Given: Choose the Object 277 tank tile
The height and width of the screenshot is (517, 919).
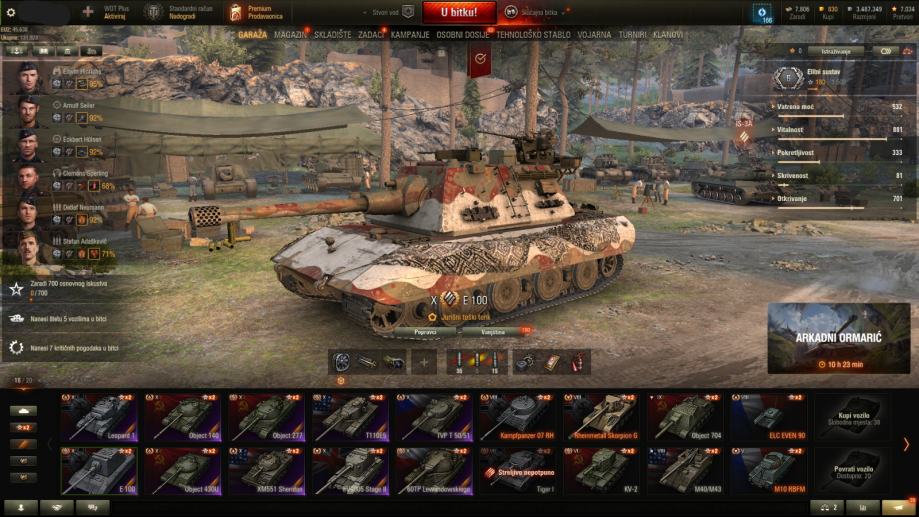Looking at the screenshot, I should coord(268,416).
